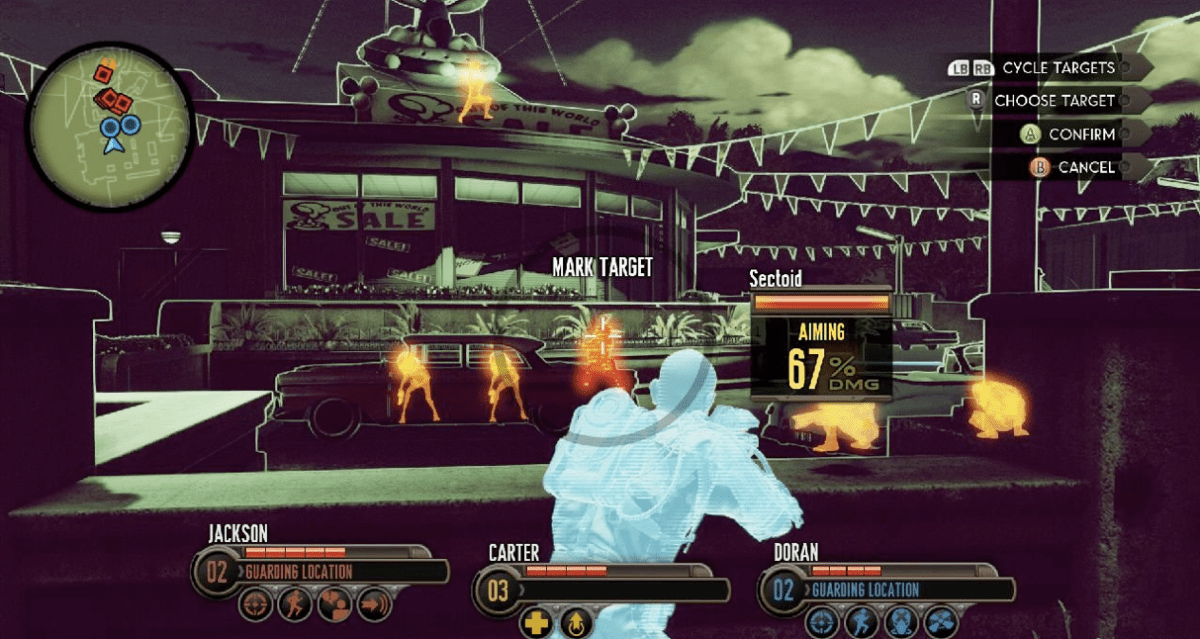Select Jackson's level 02 squad badge
This screenshot has height=639, width=1200.
(x=218, y=573)
